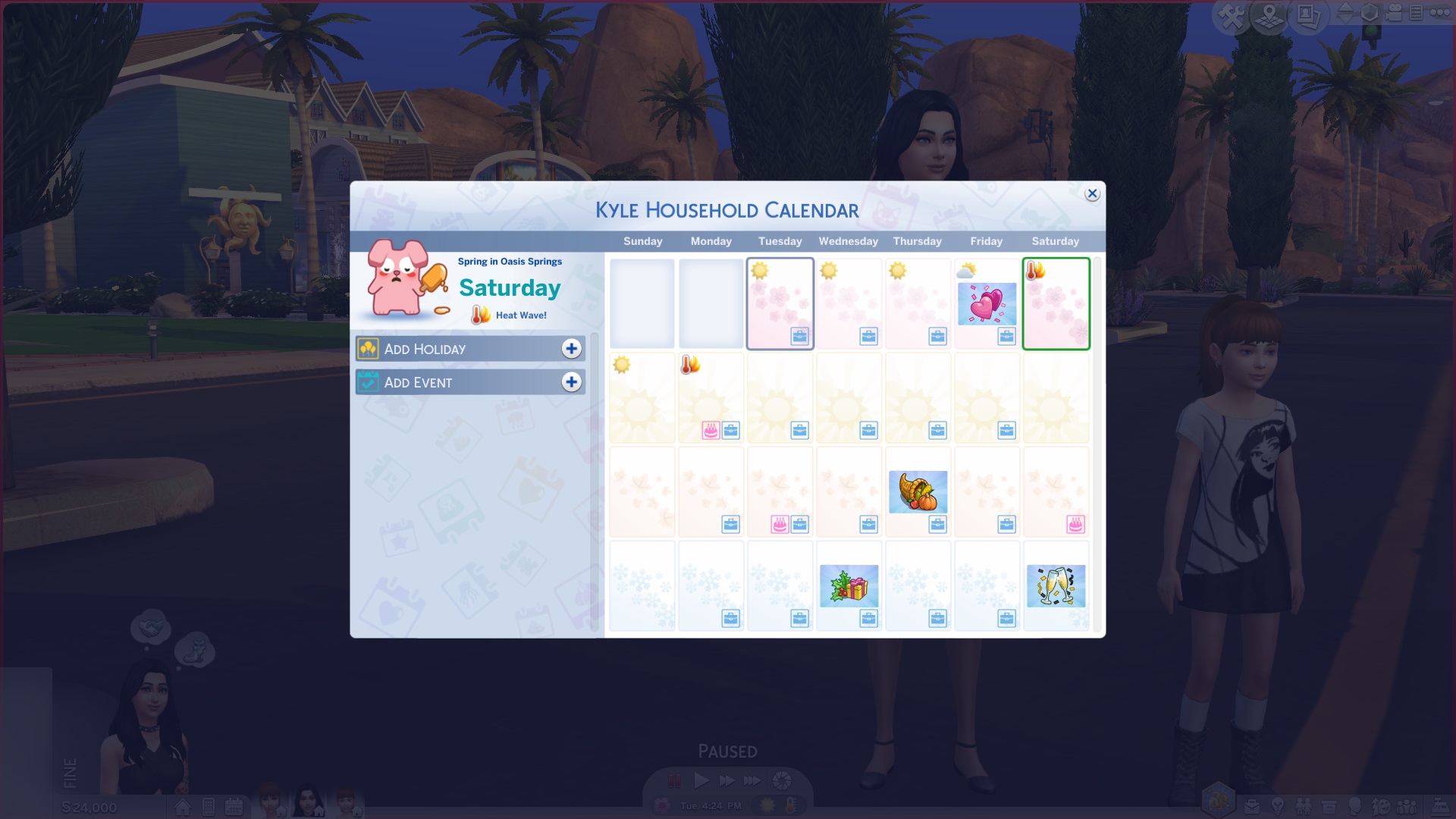Screen dimensions: 1456x819
Task: Select the video capture camera icon
Action: (1394, 12)
